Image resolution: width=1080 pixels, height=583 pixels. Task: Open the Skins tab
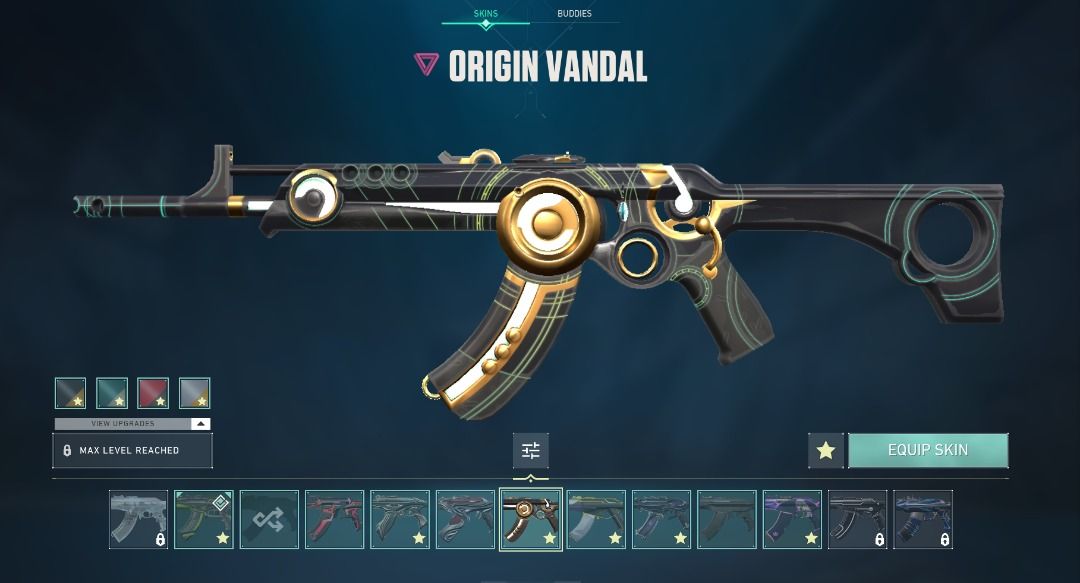tap(485, 14)
